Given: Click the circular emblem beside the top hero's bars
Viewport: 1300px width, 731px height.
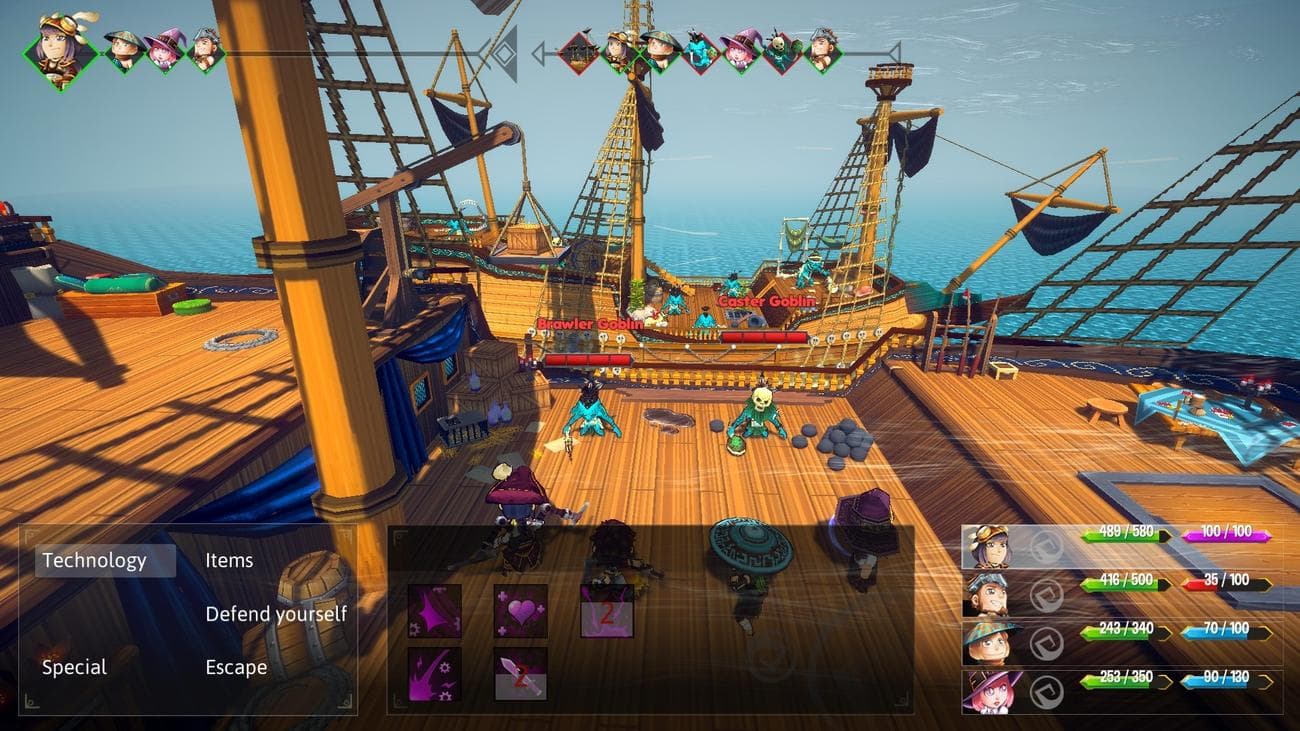Looking at the screenshot, I should [x=1047, y=547].
